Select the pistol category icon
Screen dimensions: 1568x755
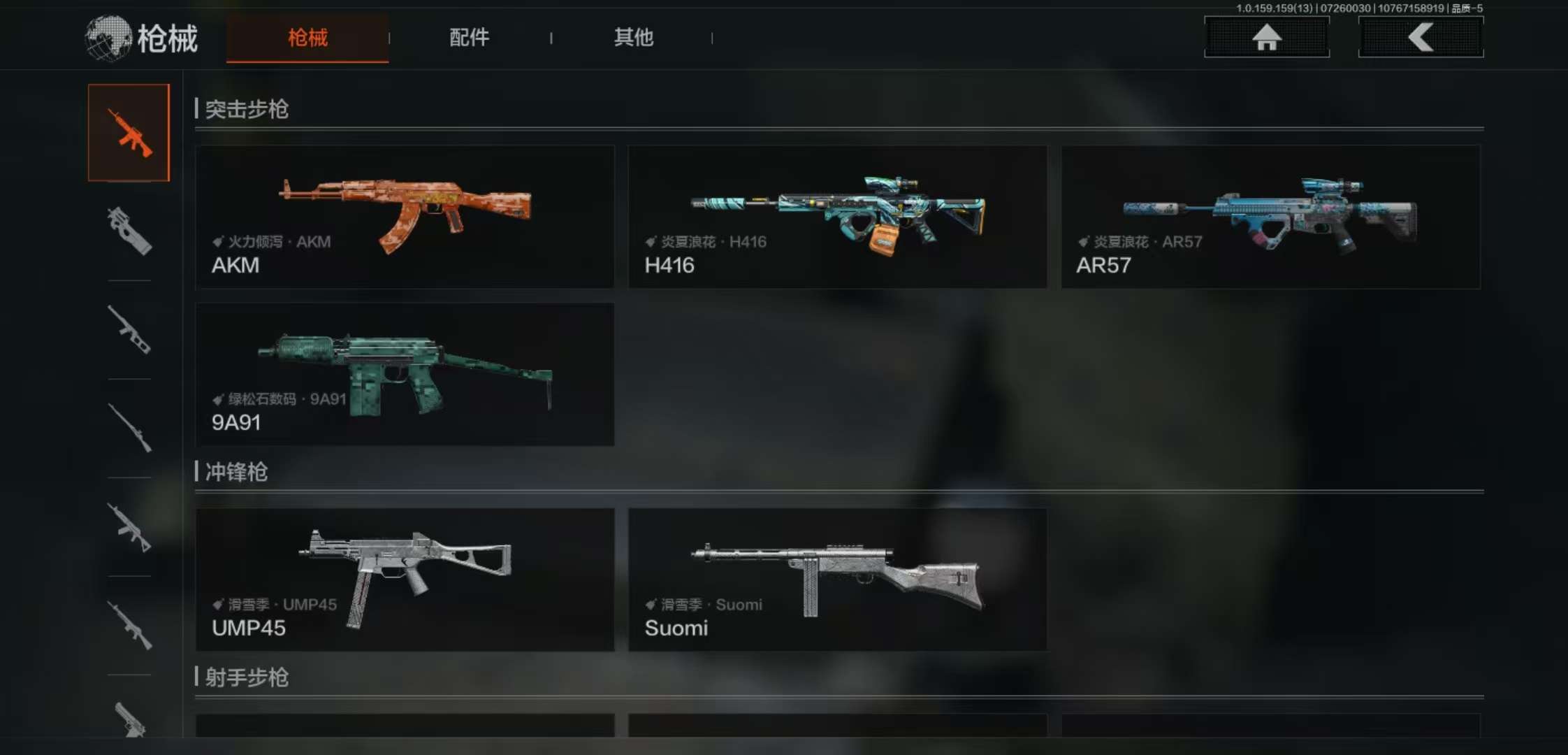129,719
